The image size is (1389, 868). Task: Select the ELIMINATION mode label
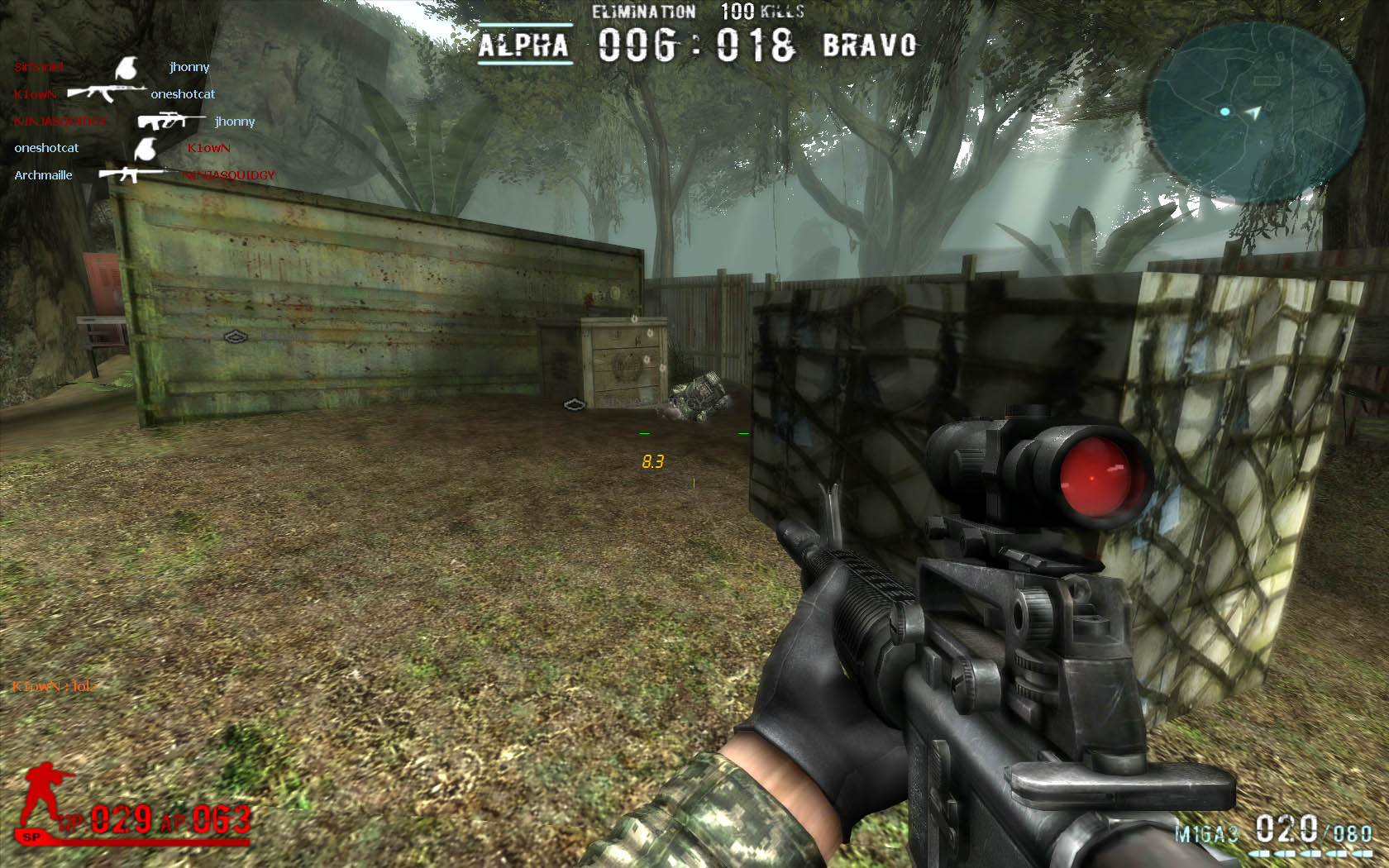point(642,12)
